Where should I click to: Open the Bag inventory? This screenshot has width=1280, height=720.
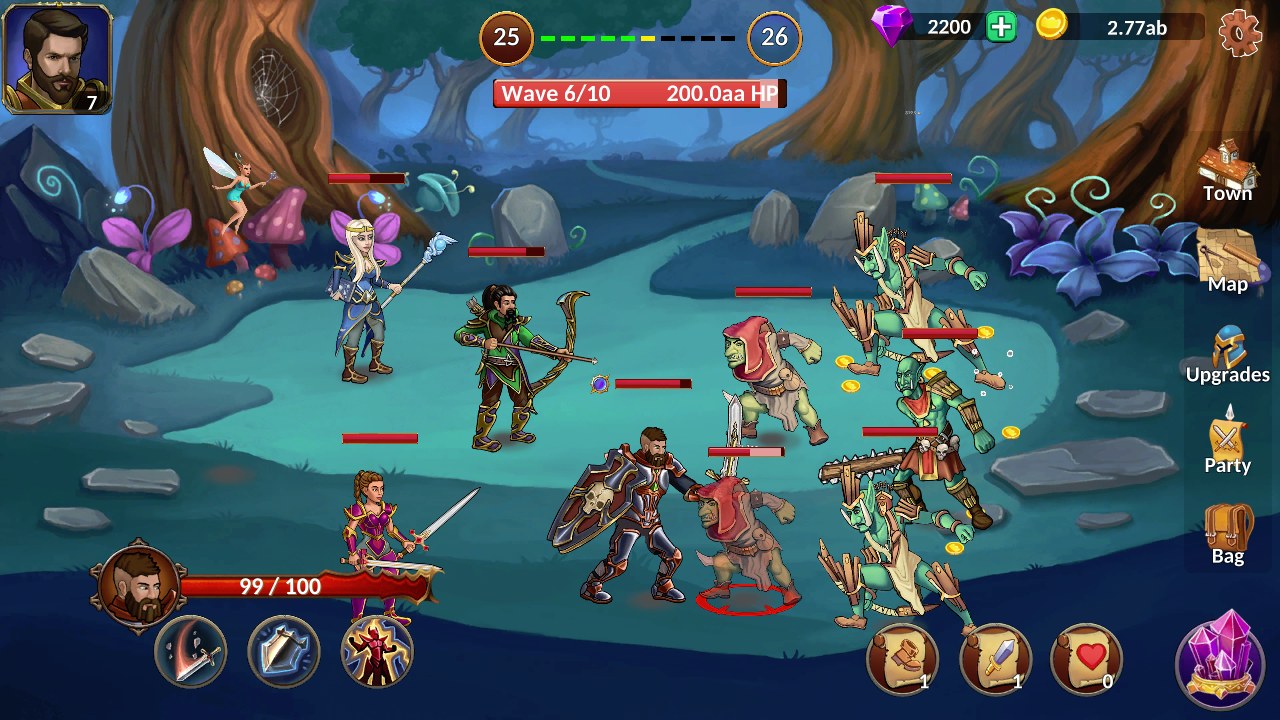pos(1228,535)
